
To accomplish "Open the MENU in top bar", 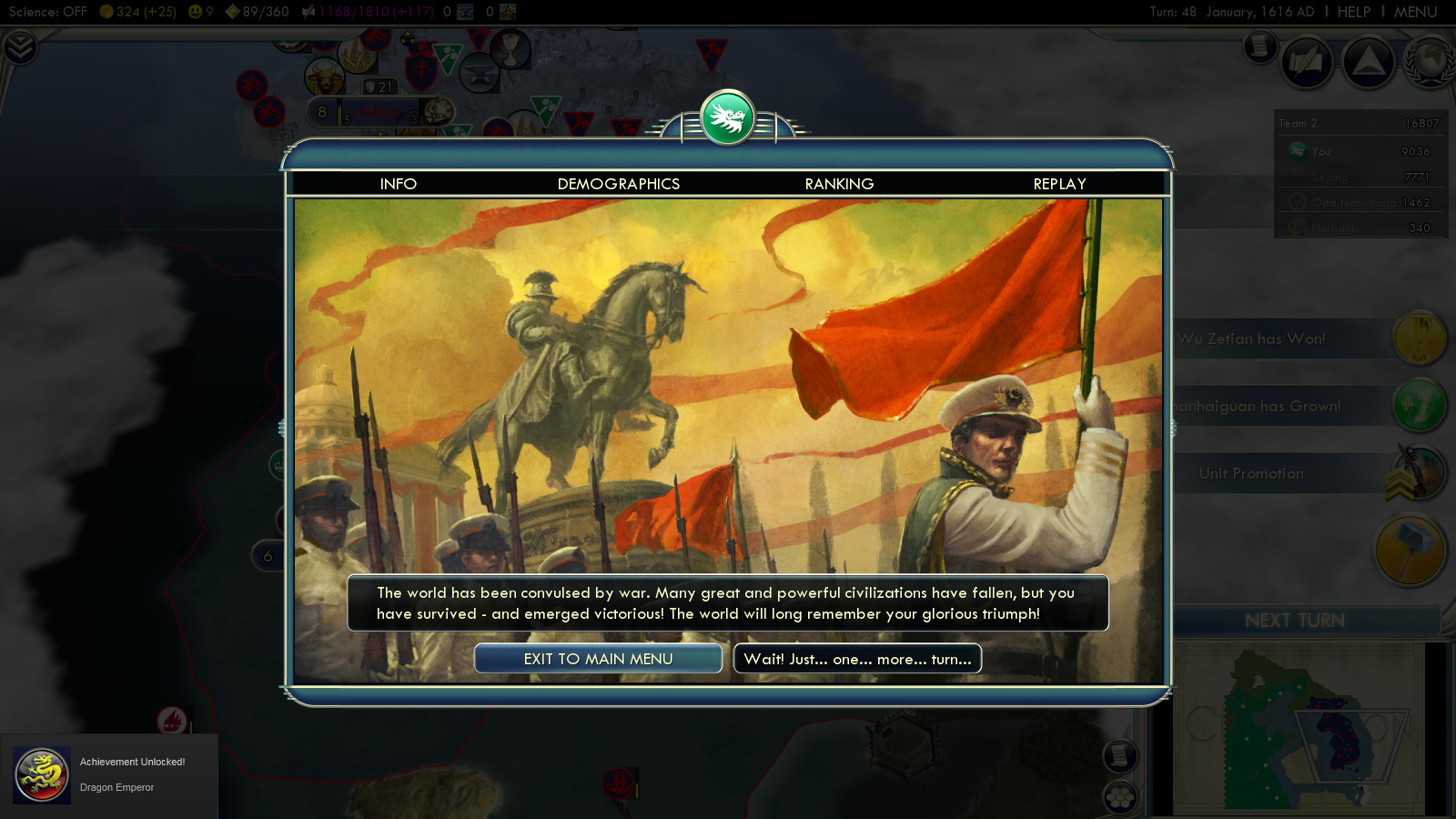I will click(x=1415, y=12).
